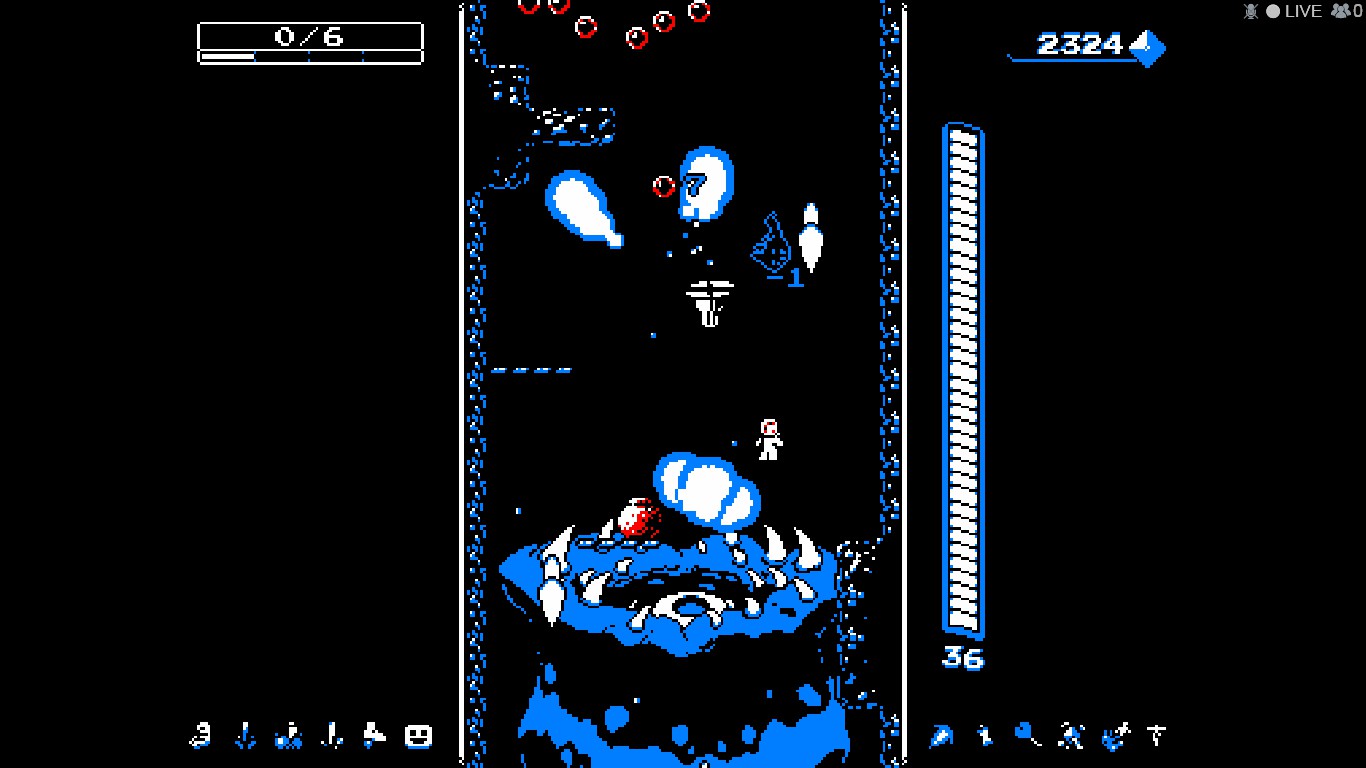Image resolution: width=1366 pixels, height=768 pixels.
Task: Toggle the bell notification icon top right
Action: coord(1249,12)
